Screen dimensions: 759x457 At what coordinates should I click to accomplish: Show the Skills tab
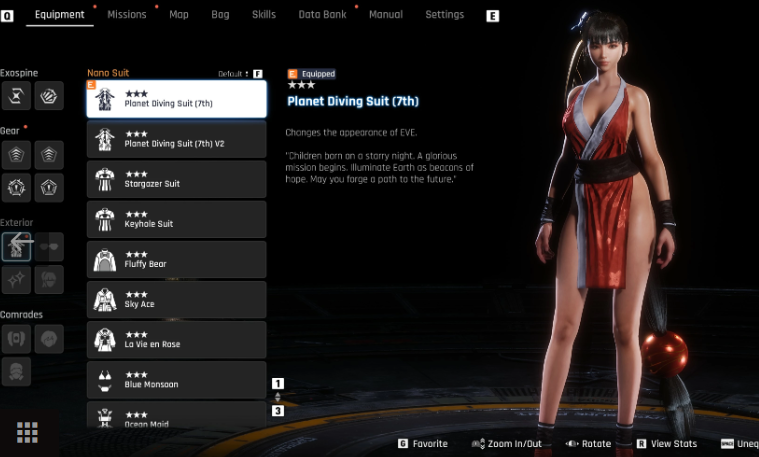pyautogui.click(x=264, y=15)
